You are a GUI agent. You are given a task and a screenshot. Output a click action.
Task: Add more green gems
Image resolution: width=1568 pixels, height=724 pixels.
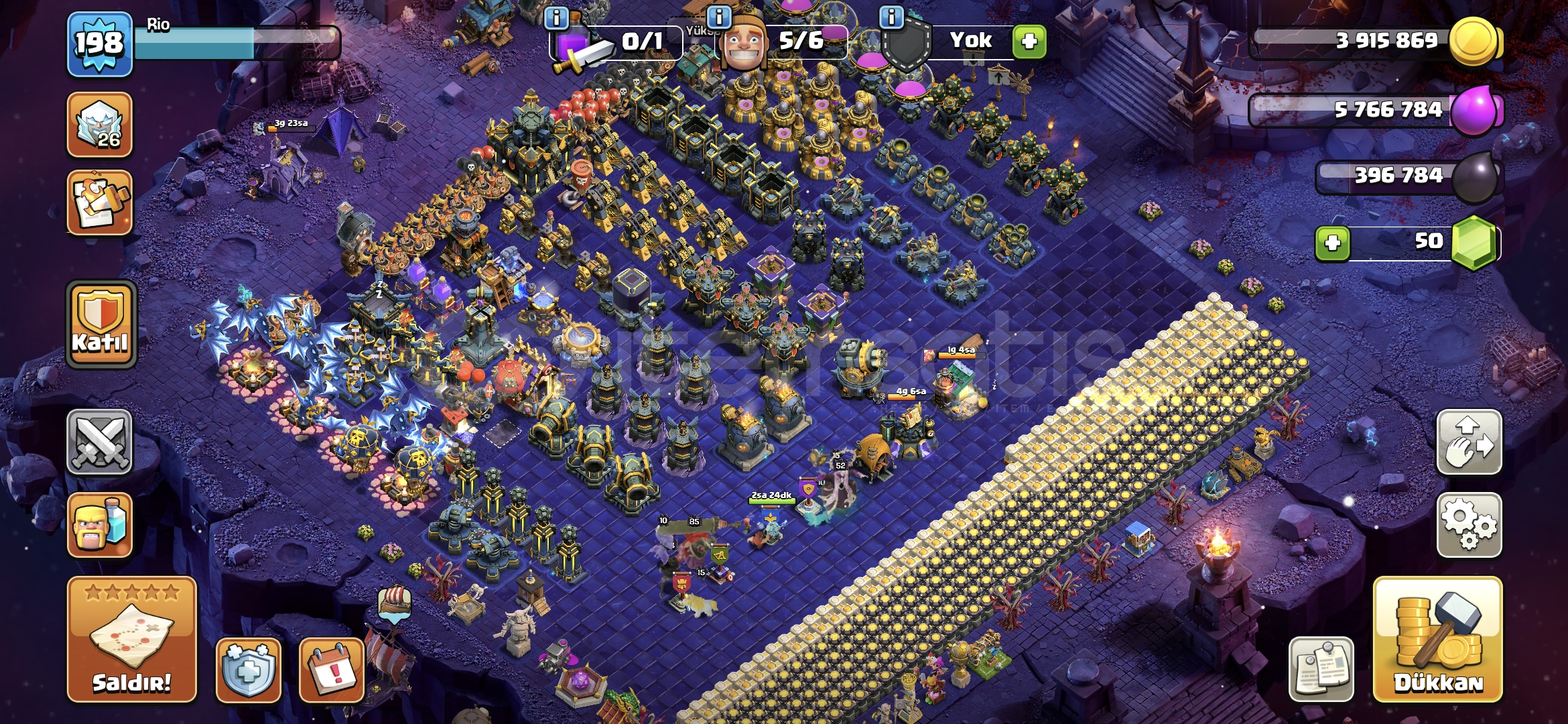pyautogui.click(x=1332, y=243)
